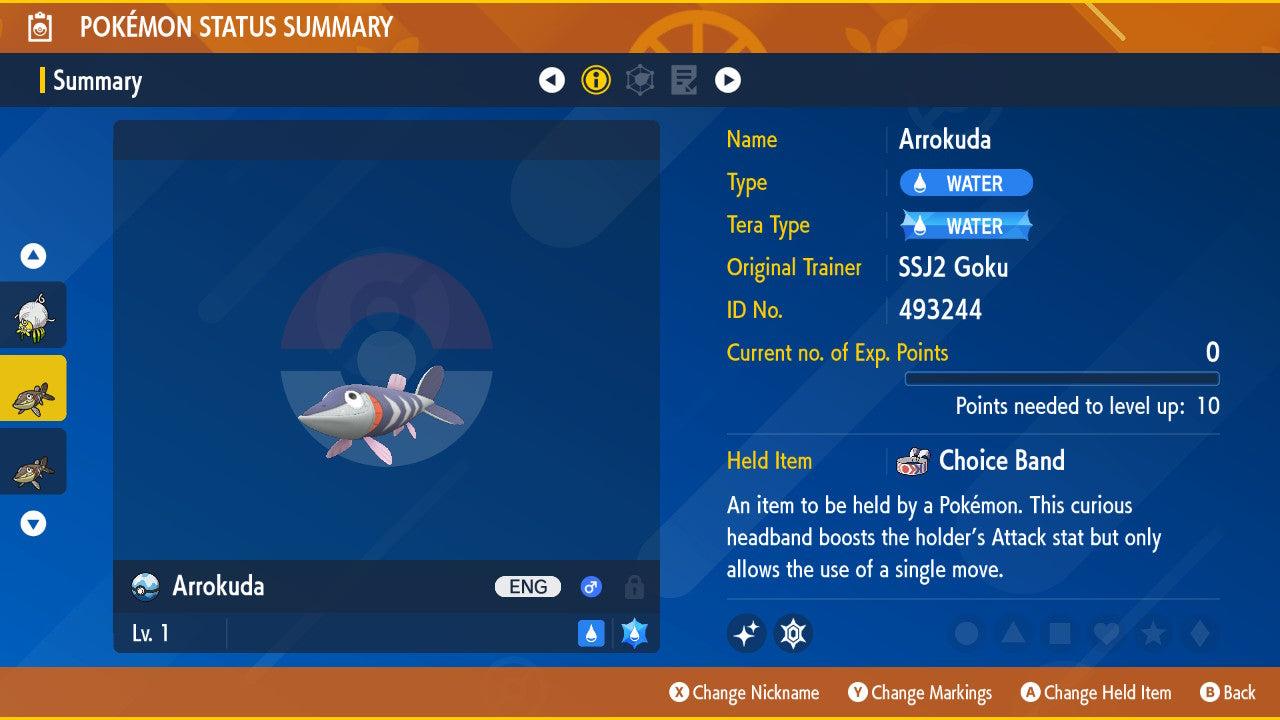1280x720 pixels.
Task: Show the previous Pokémon with the up arrow
Action: pyautogui.click(x=33, y=257)
